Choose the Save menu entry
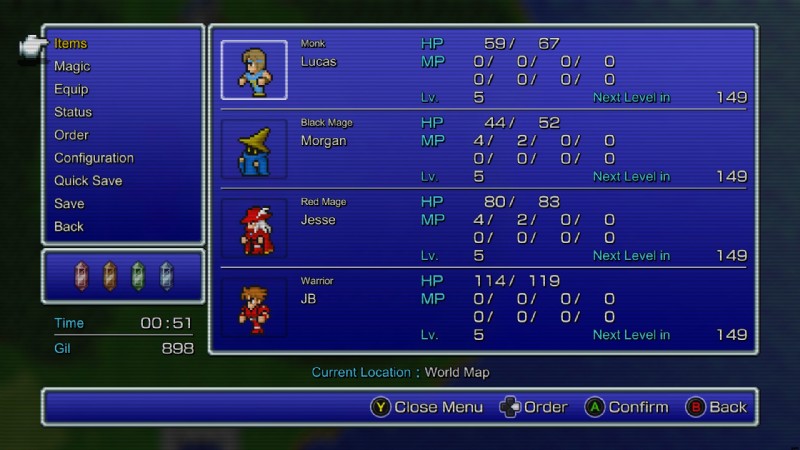The height and width of the screenshot is (450, 800). pyautogui.click(x=69, y=204)
